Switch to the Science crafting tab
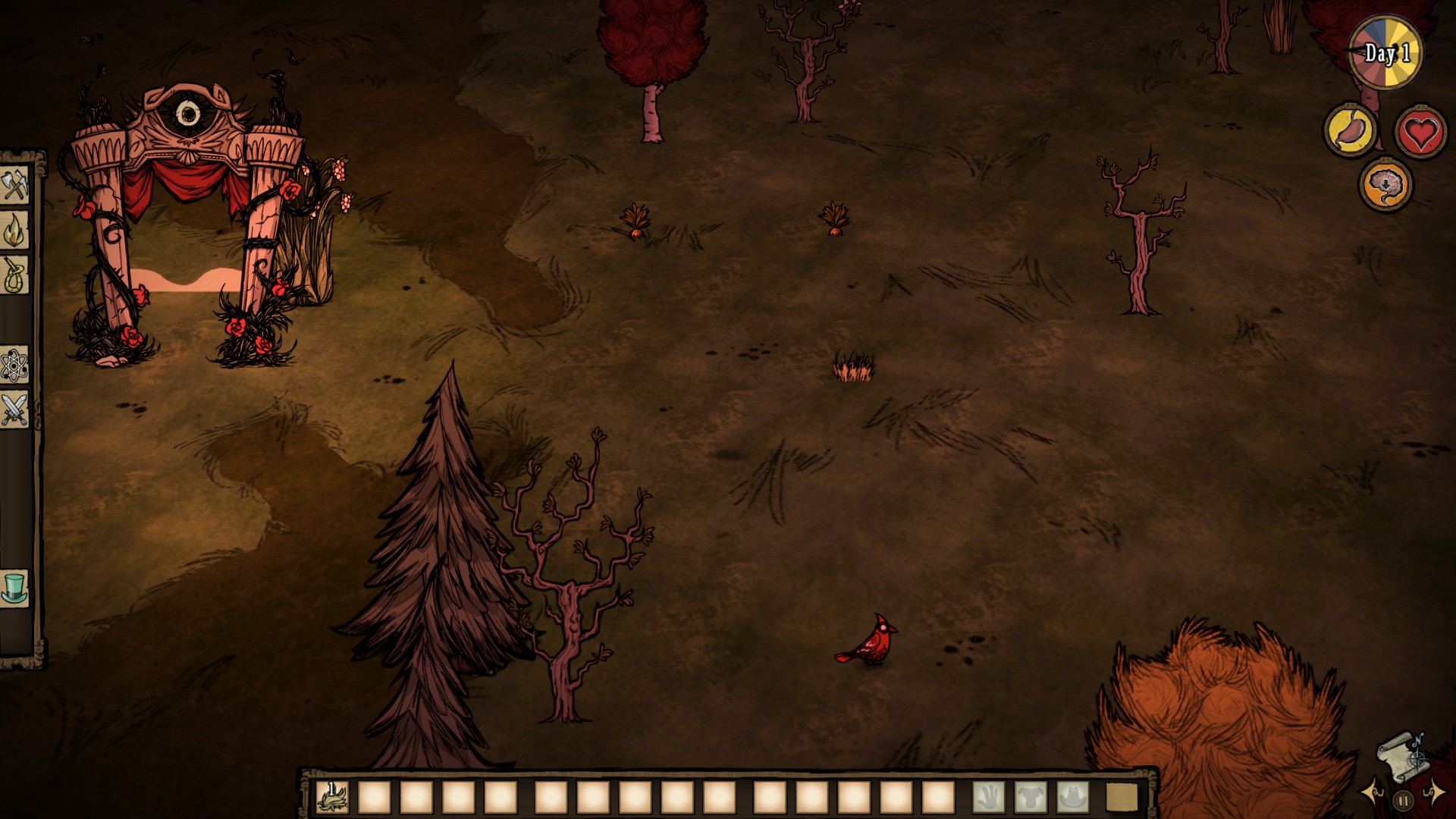1456x819 pixels. (14, 366)
